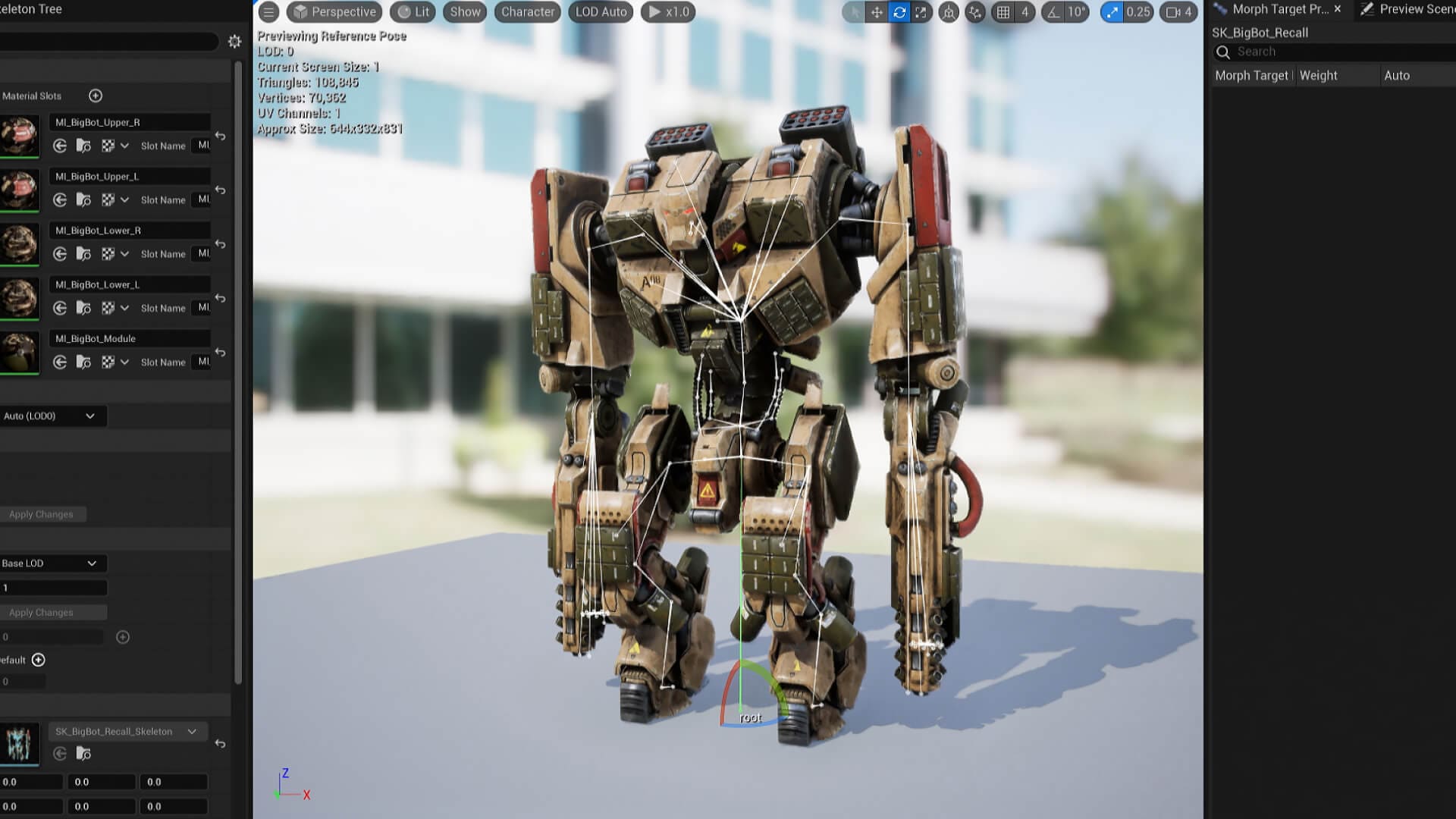Browse to MI_BigBot_Upper_R in Content Browser

(83, 146)
